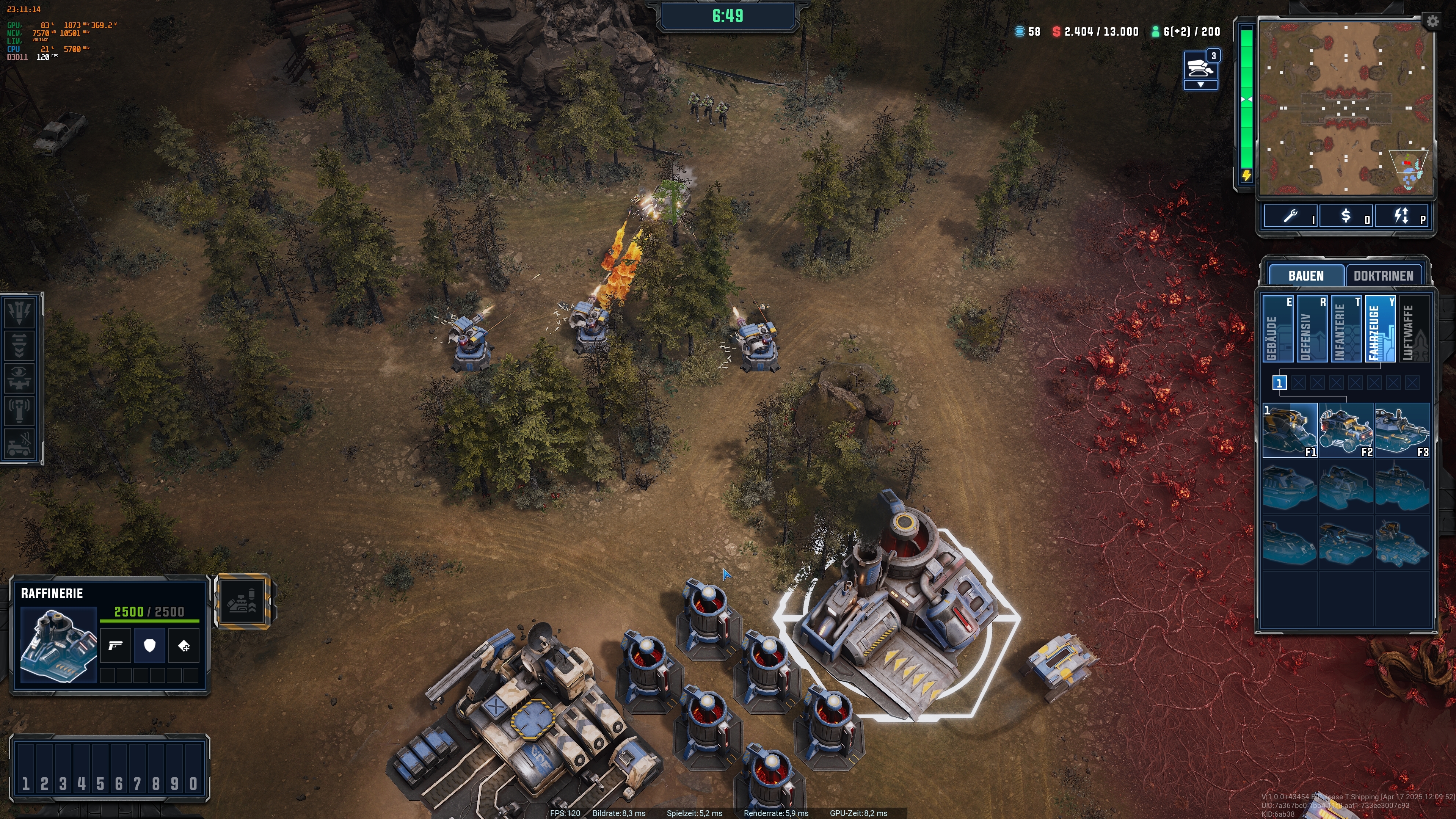The height and width of the screenshot is (819, 1456).
Task: Open settings via the gear icon
Action: 1432,22
